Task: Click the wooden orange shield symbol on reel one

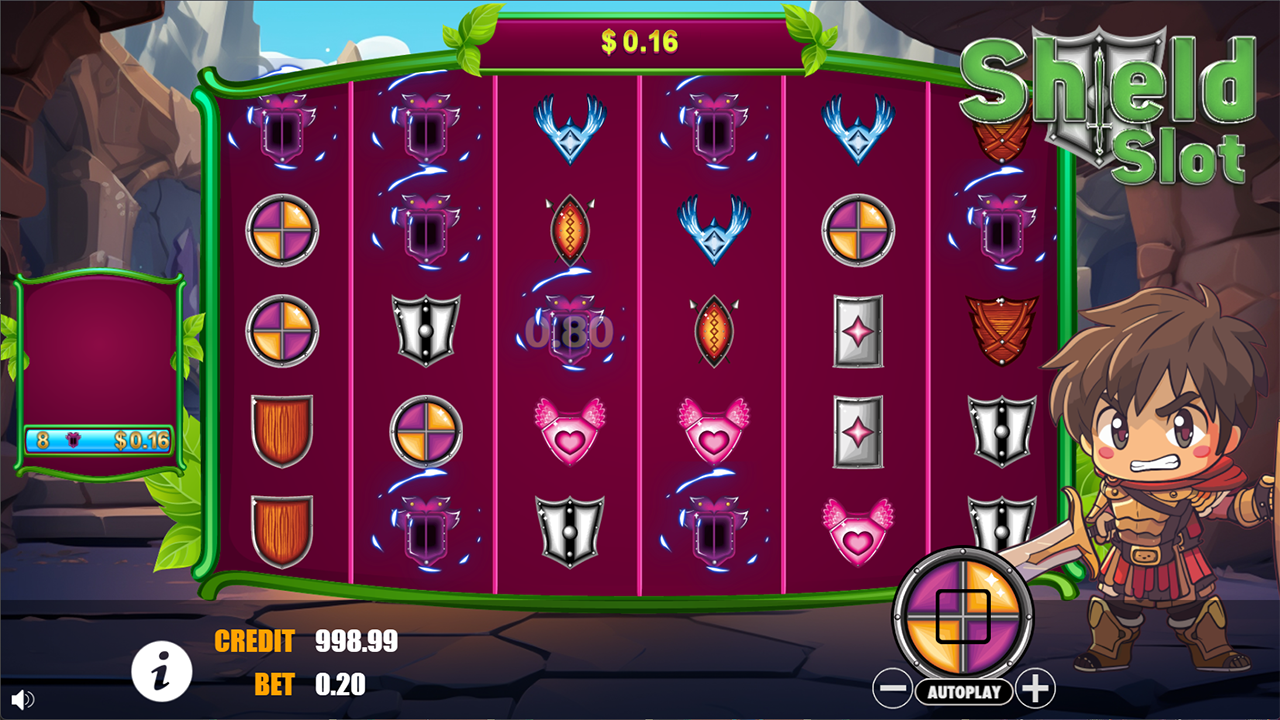Action: tap(281, 430)
